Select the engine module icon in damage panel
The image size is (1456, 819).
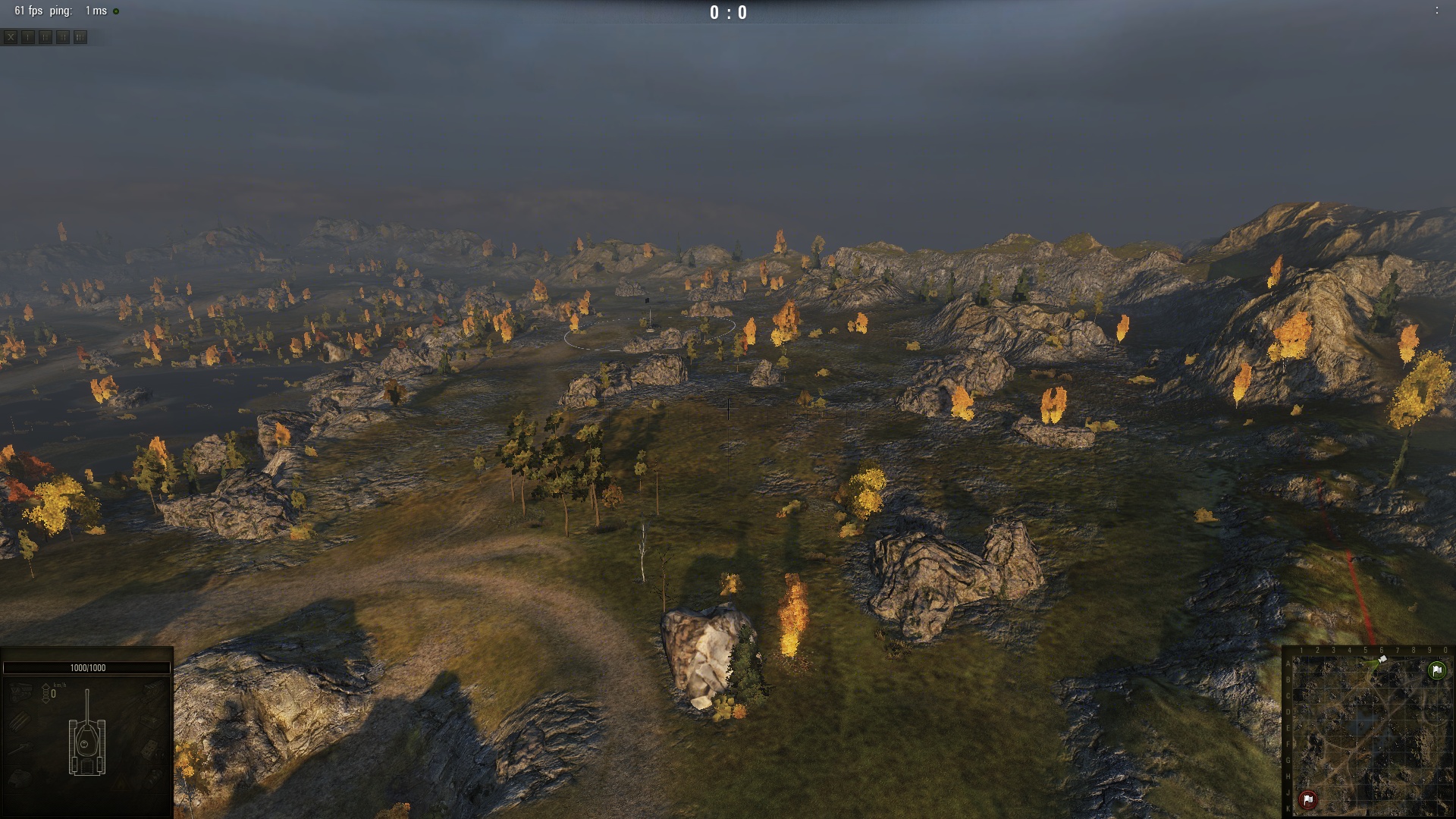(x=20, y=691)
